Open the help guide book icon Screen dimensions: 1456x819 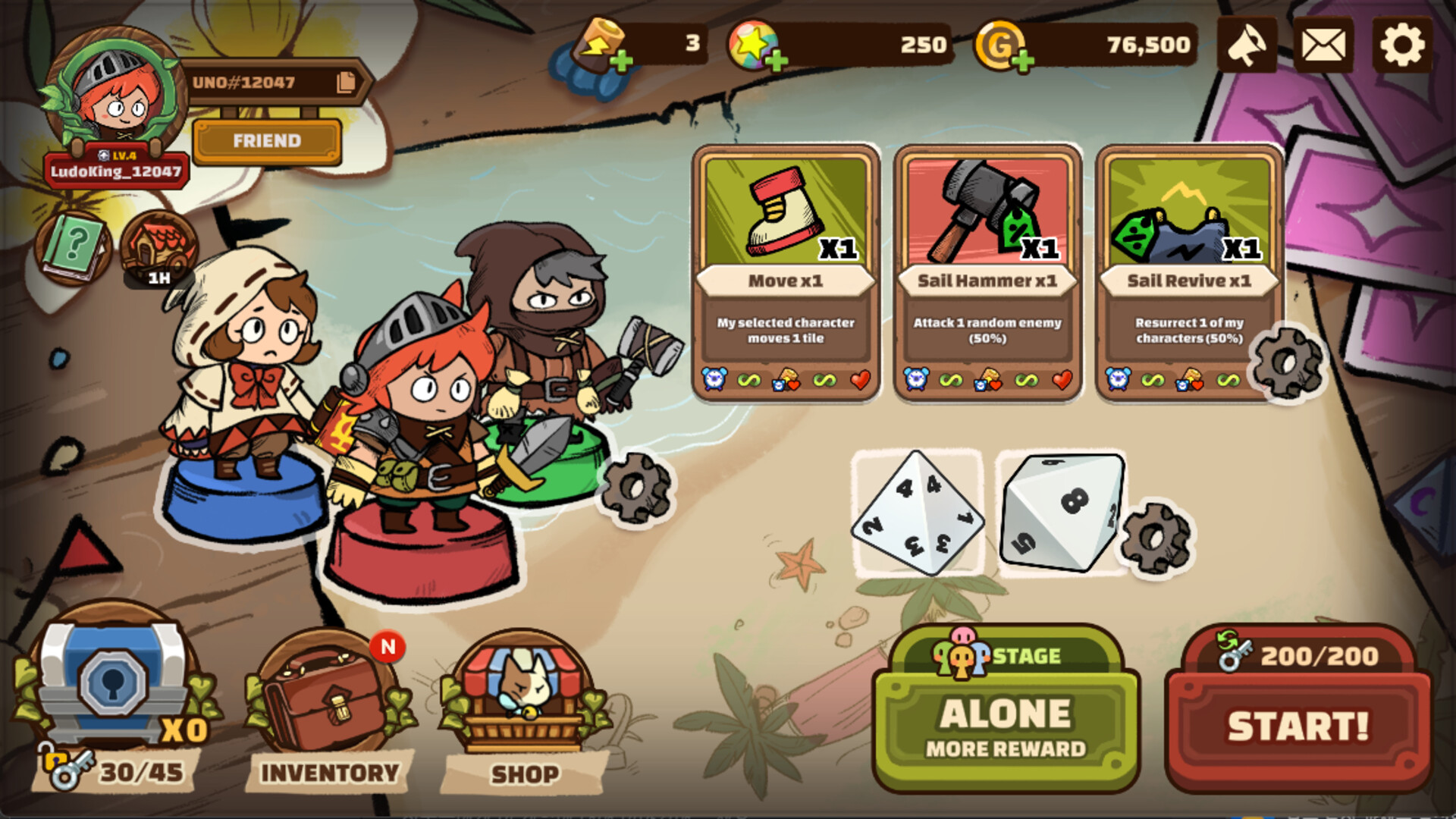[x=72, y=244]
